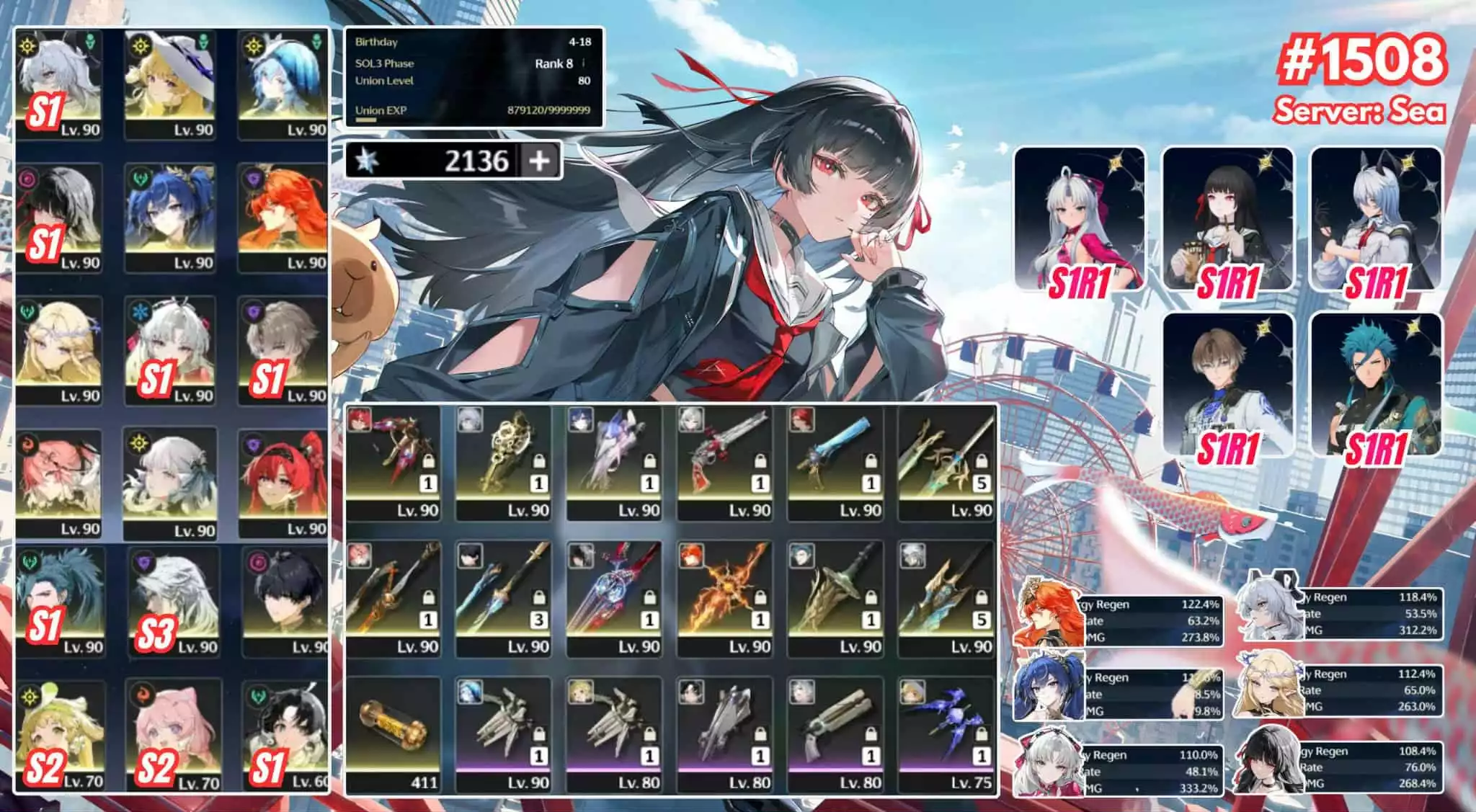Select the weapon slot showing rank 3
Viewport: 1476px width, 812px height.
[504, 598]
